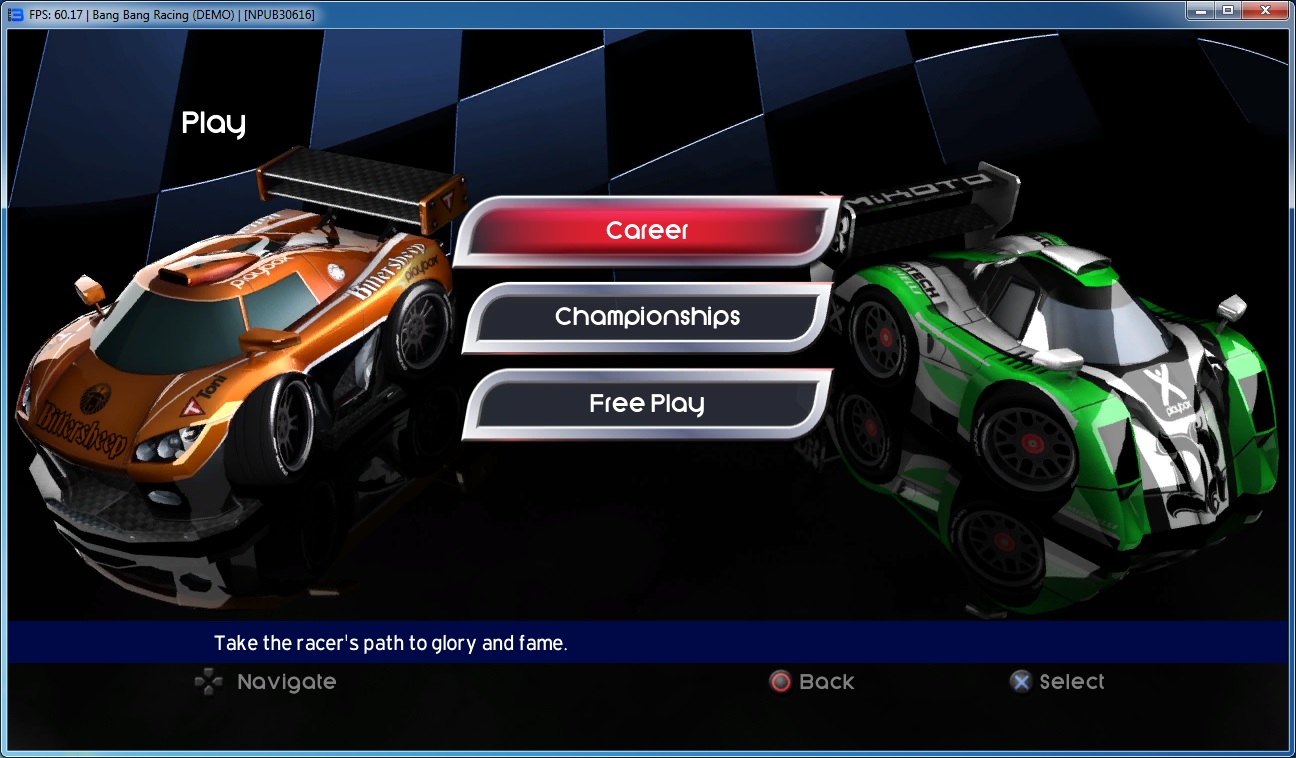Open the Championships menu option
Screen dimensions: 1296x758
point(647,317)
